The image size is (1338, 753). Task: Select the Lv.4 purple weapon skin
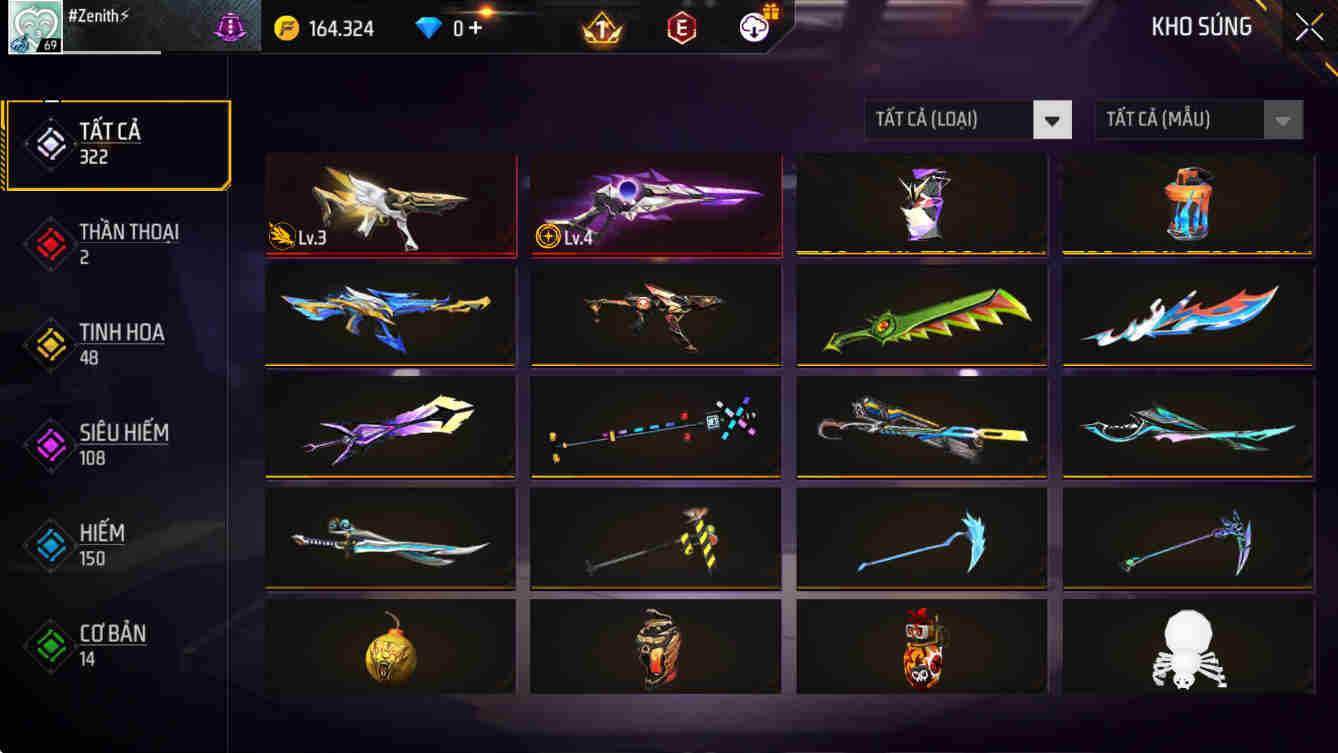point(656,205)
